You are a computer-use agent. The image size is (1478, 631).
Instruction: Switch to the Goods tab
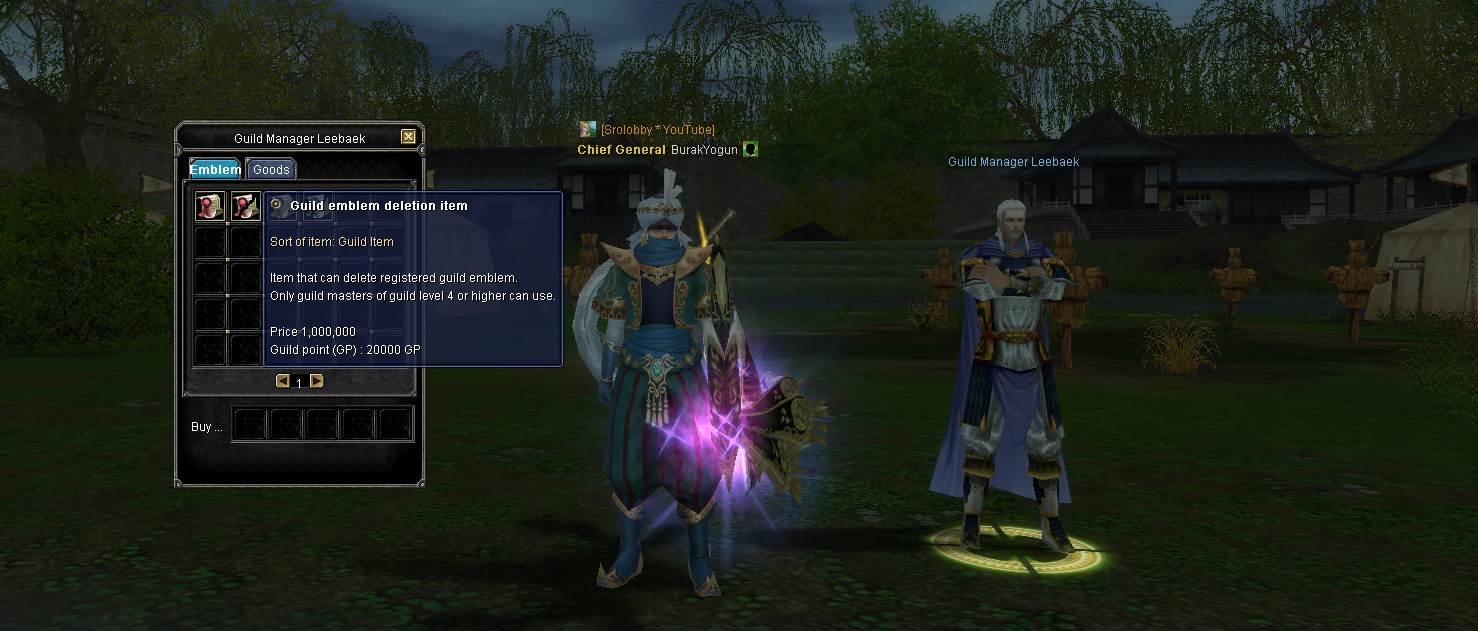[x=270, y=169]
